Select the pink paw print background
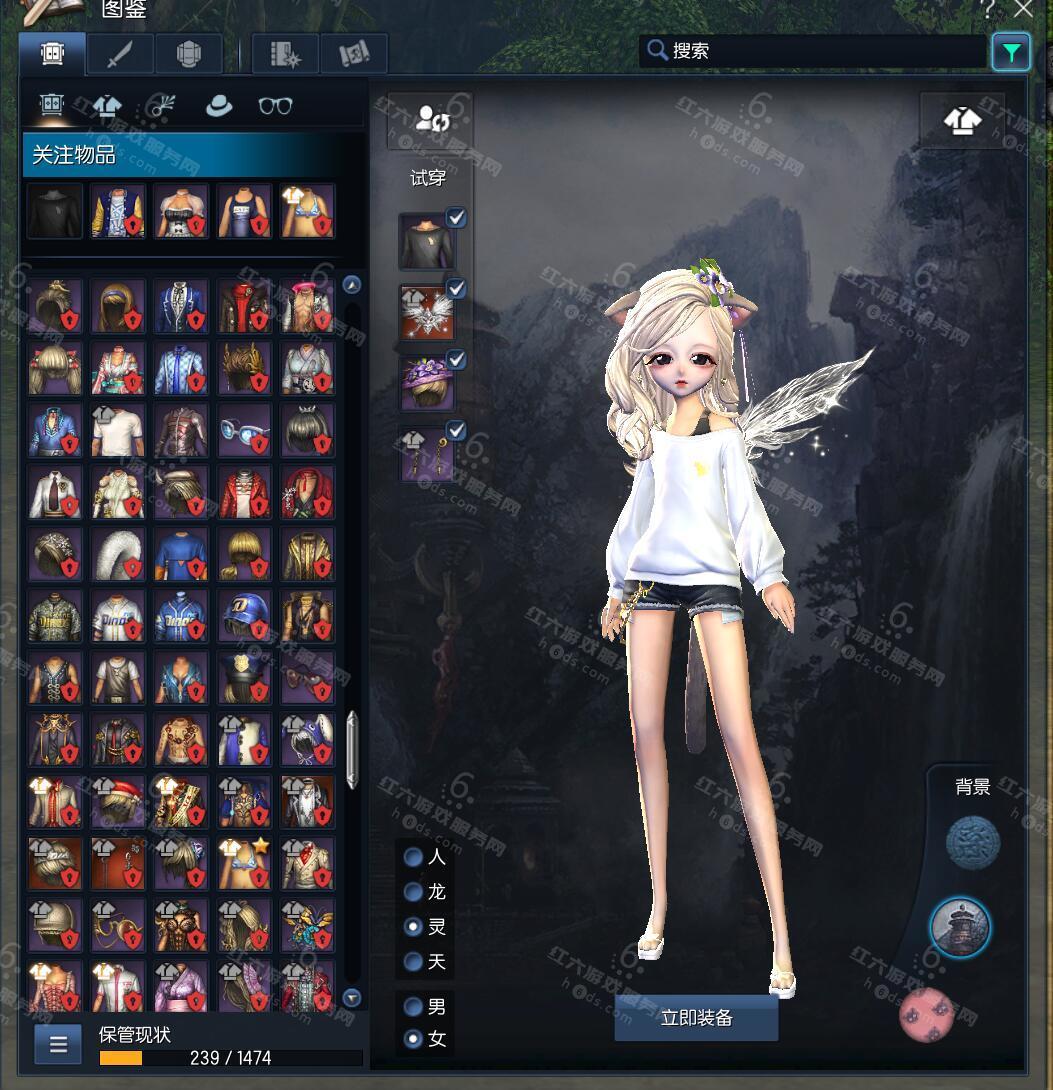1053x1090 pixels. 925,1014
